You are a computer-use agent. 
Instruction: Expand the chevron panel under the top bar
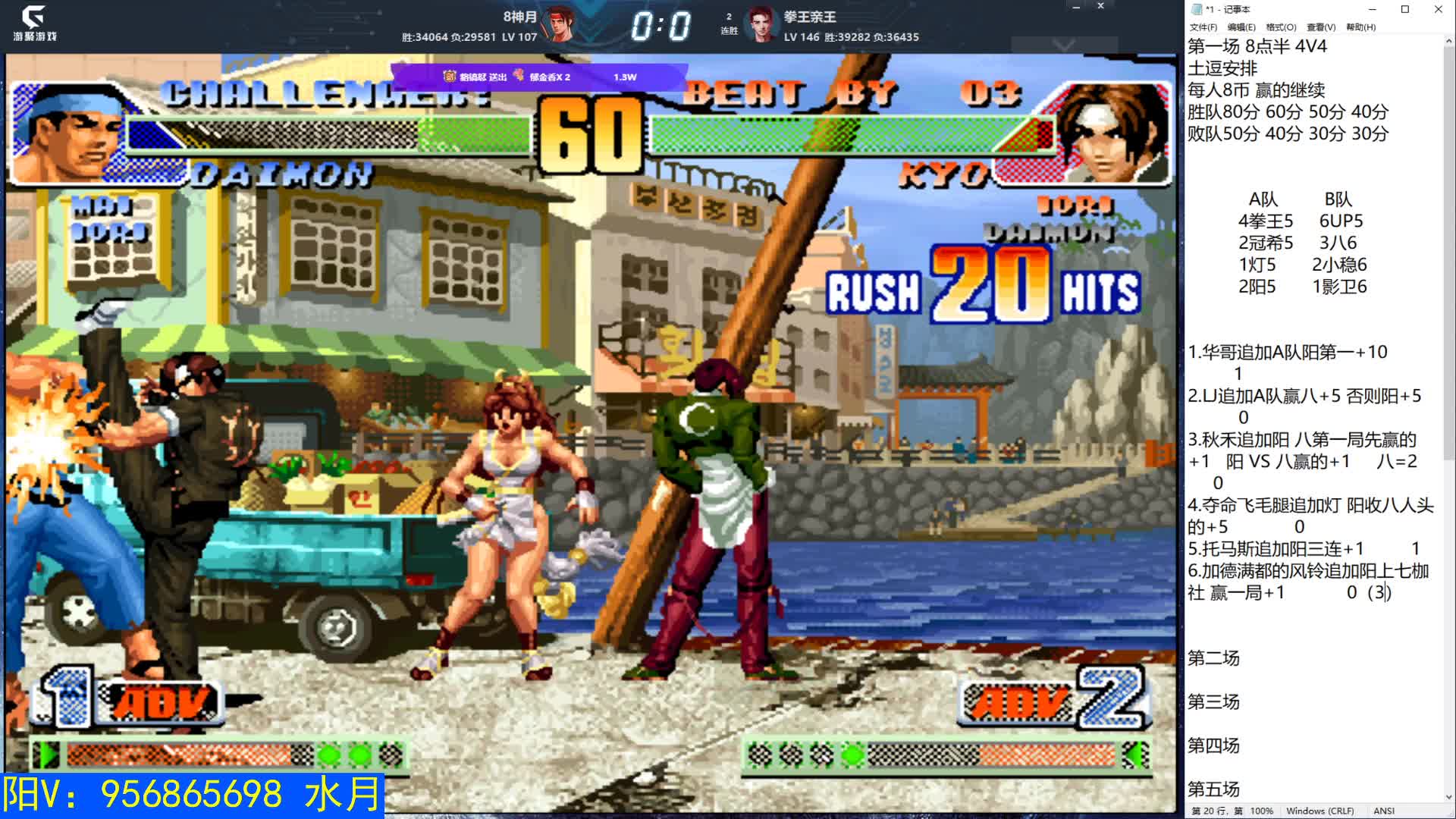(1064, 46)
